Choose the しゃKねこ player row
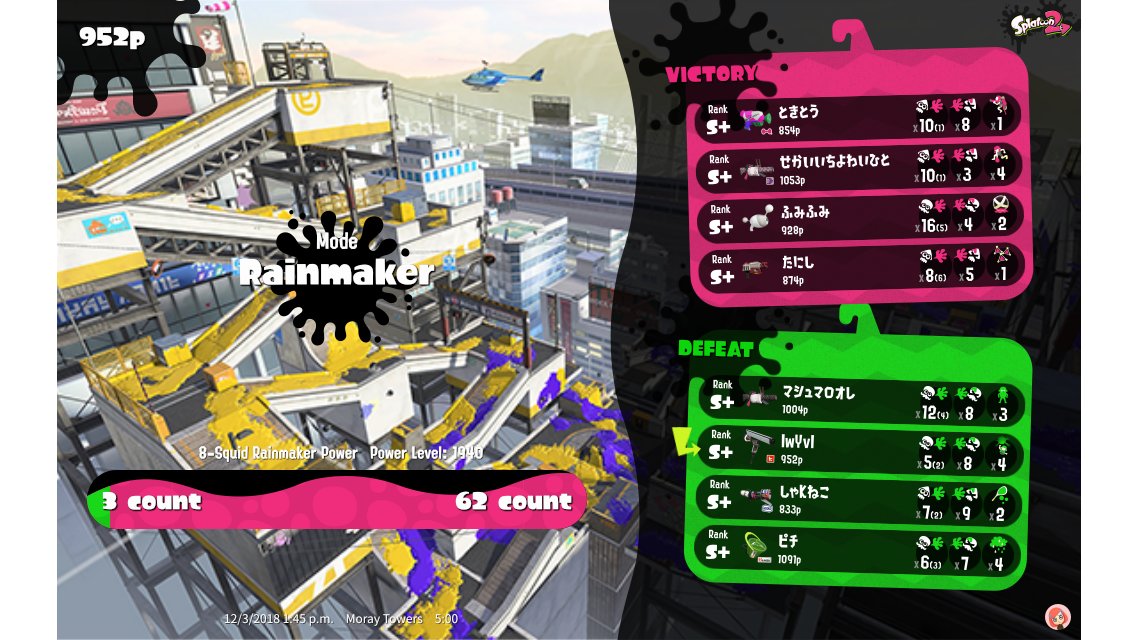This screenshot has width=1138, height=640. tap(857, 499)
